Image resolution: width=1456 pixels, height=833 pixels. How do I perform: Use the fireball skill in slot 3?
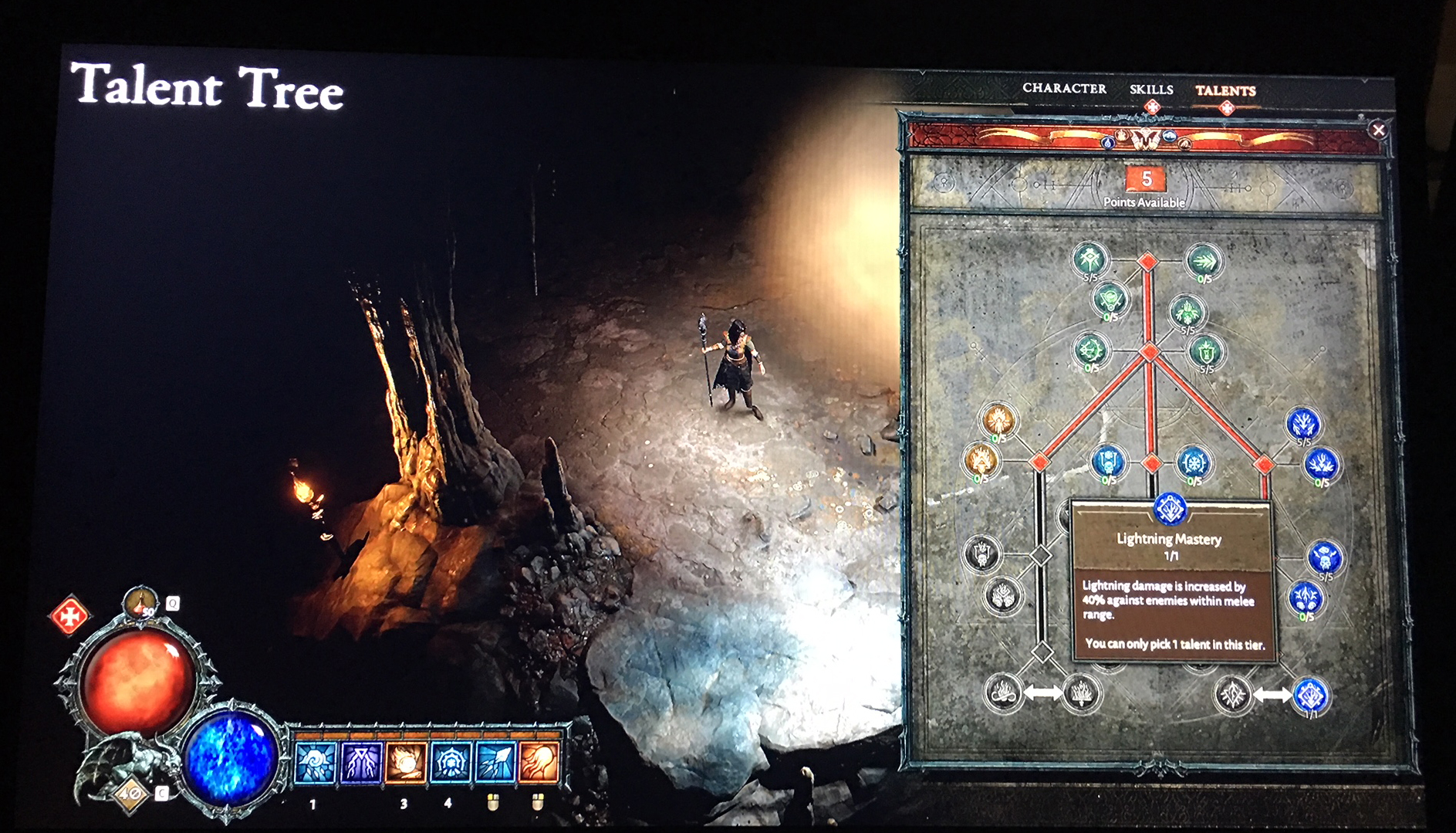point(405,762)
